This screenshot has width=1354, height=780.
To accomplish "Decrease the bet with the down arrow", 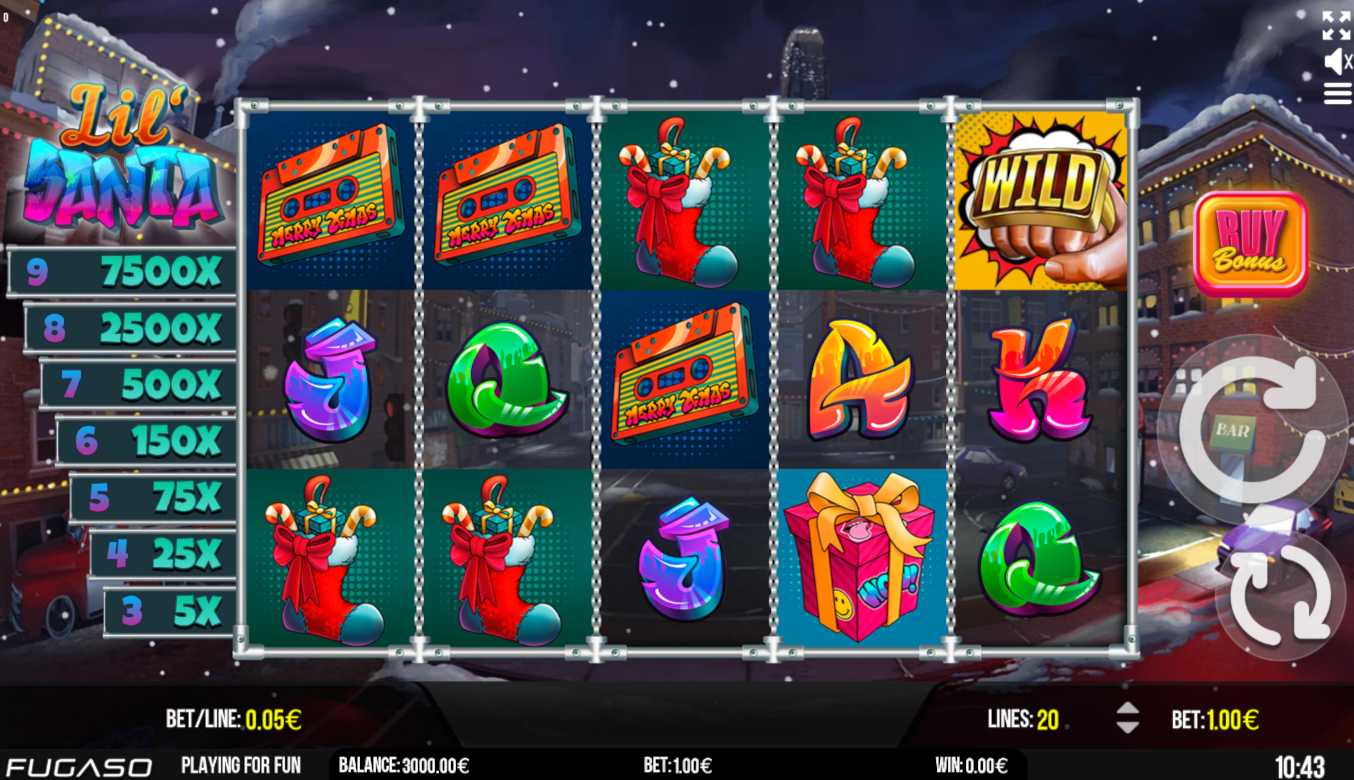I will click(x=1127, y=727).
